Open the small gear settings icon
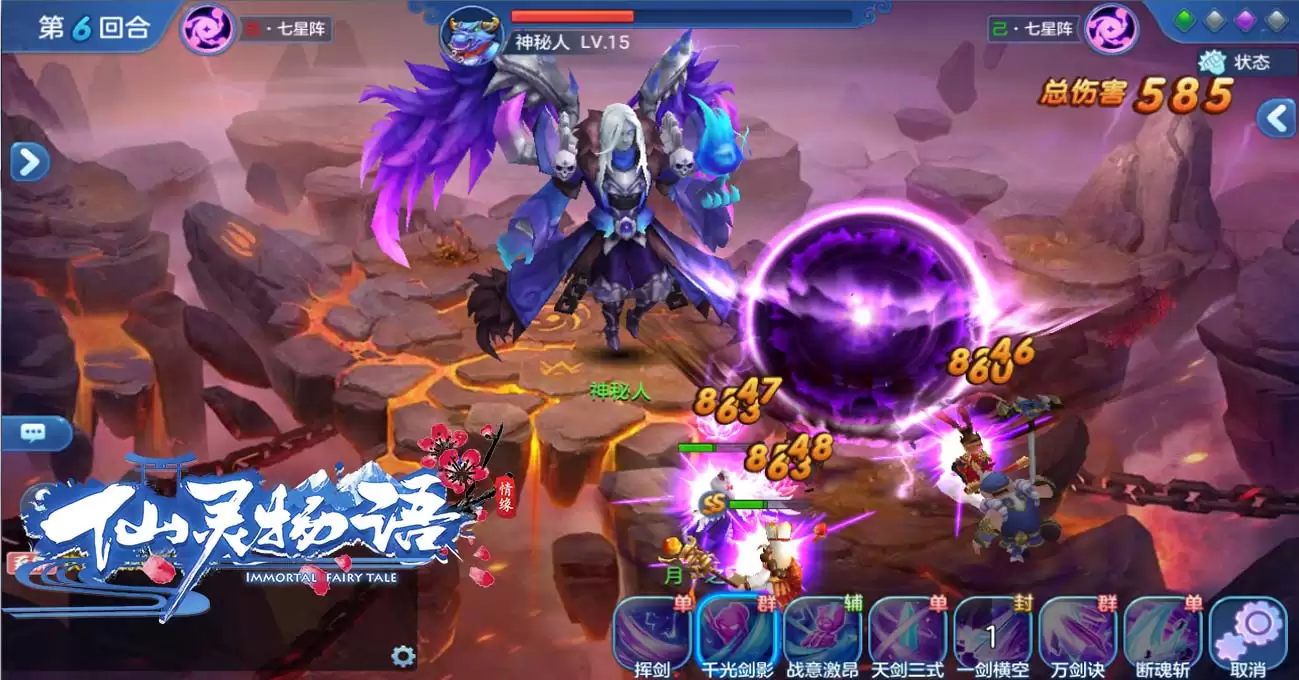The width and height of the screenshot is (1299, 680). (x=403, y=656)
